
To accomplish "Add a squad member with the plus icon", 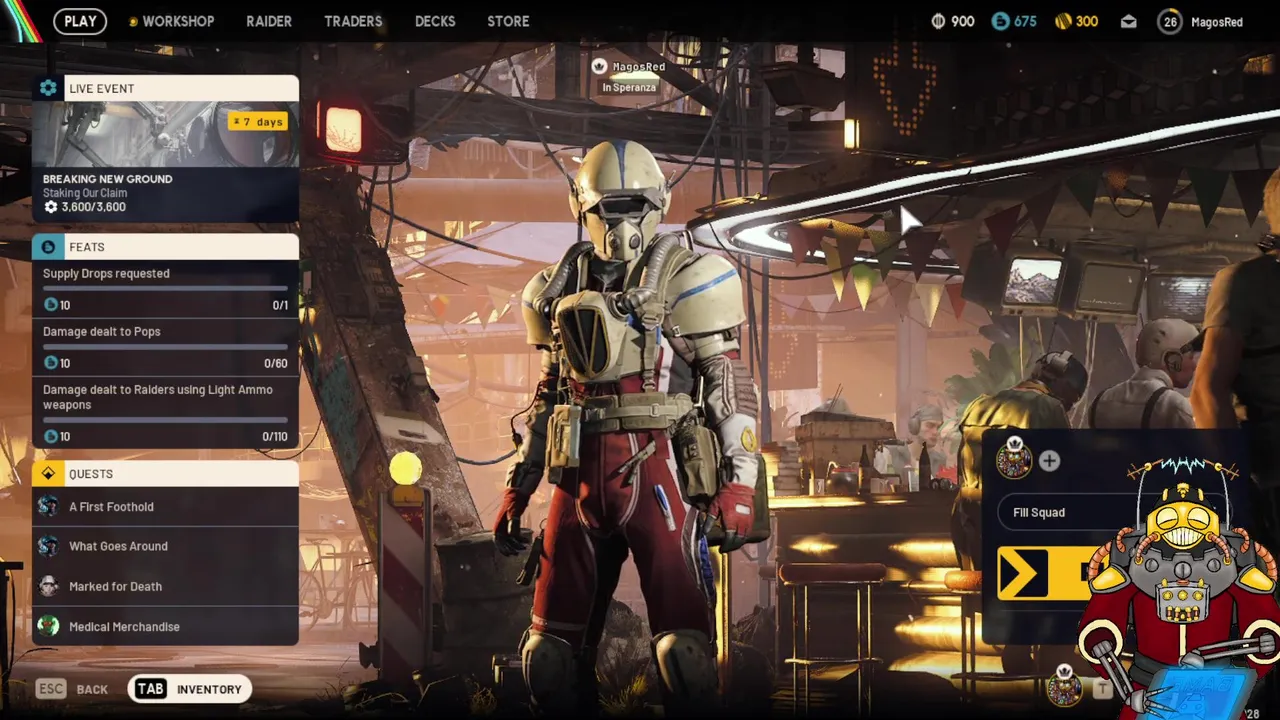I will click(x=1049, y=461).
